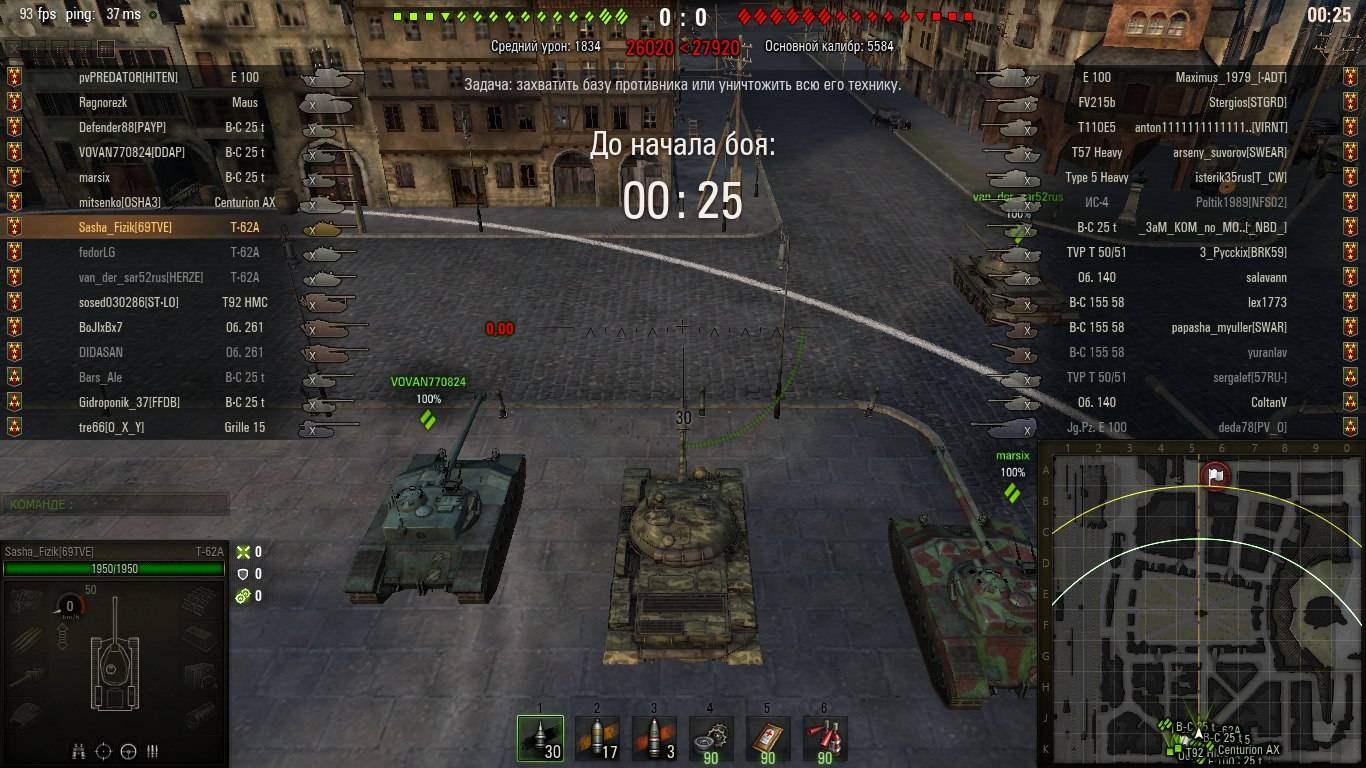Open the team chat field labeled КОМАНДЕ
The height and width of the screenshot is (768, 1366).
pos(115,505)
